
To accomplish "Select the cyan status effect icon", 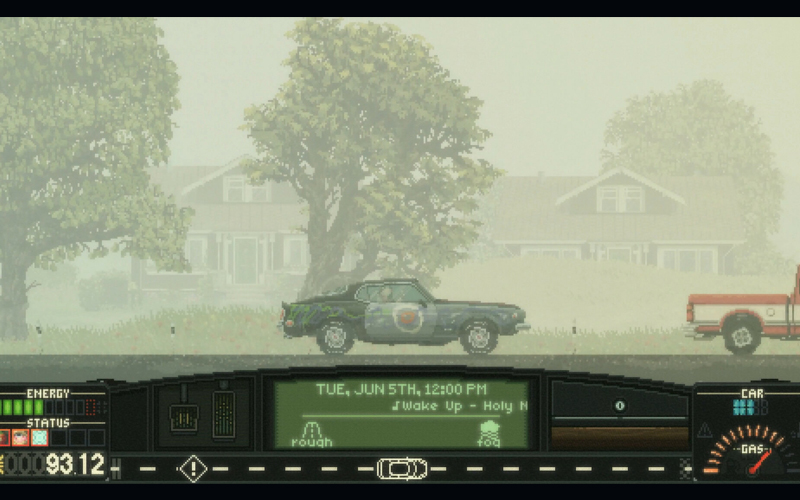I will (39, 437).
